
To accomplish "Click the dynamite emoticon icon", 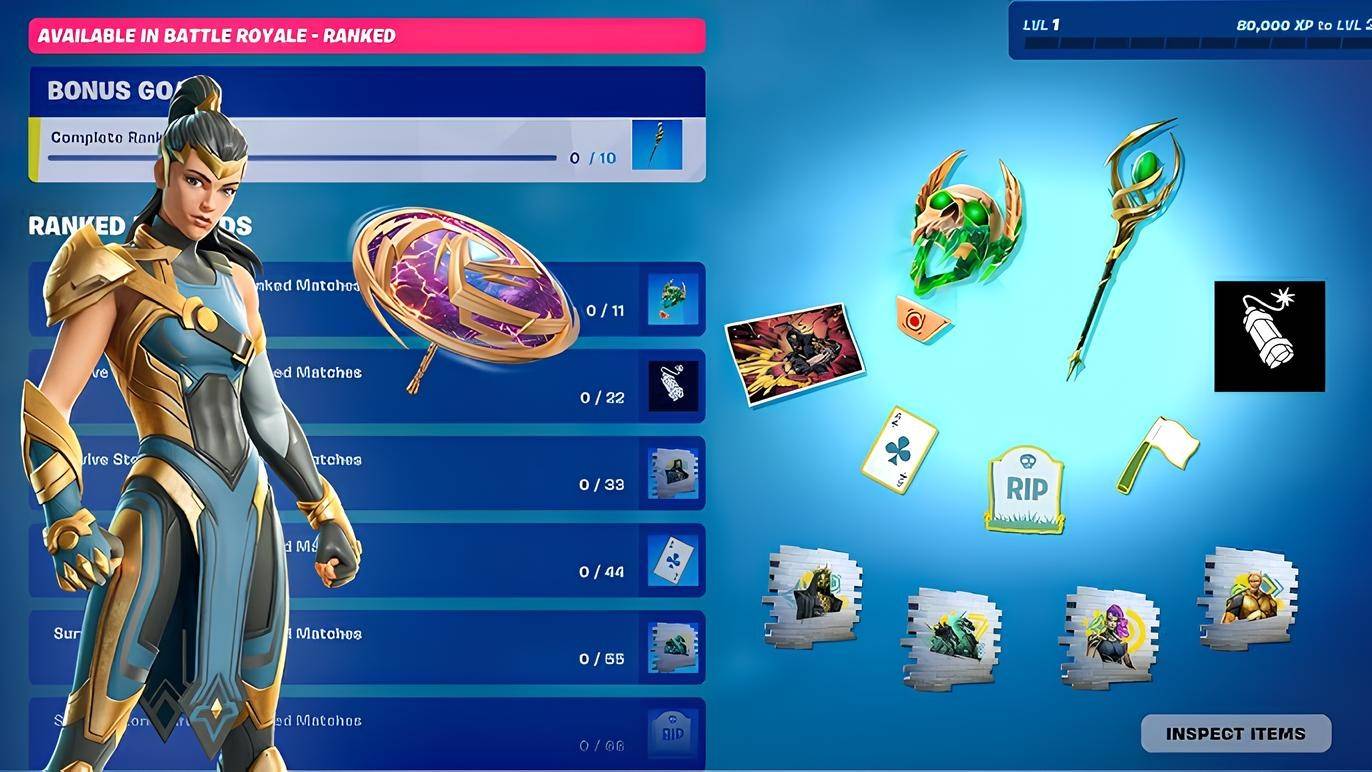I will [x=1269, y=335].
